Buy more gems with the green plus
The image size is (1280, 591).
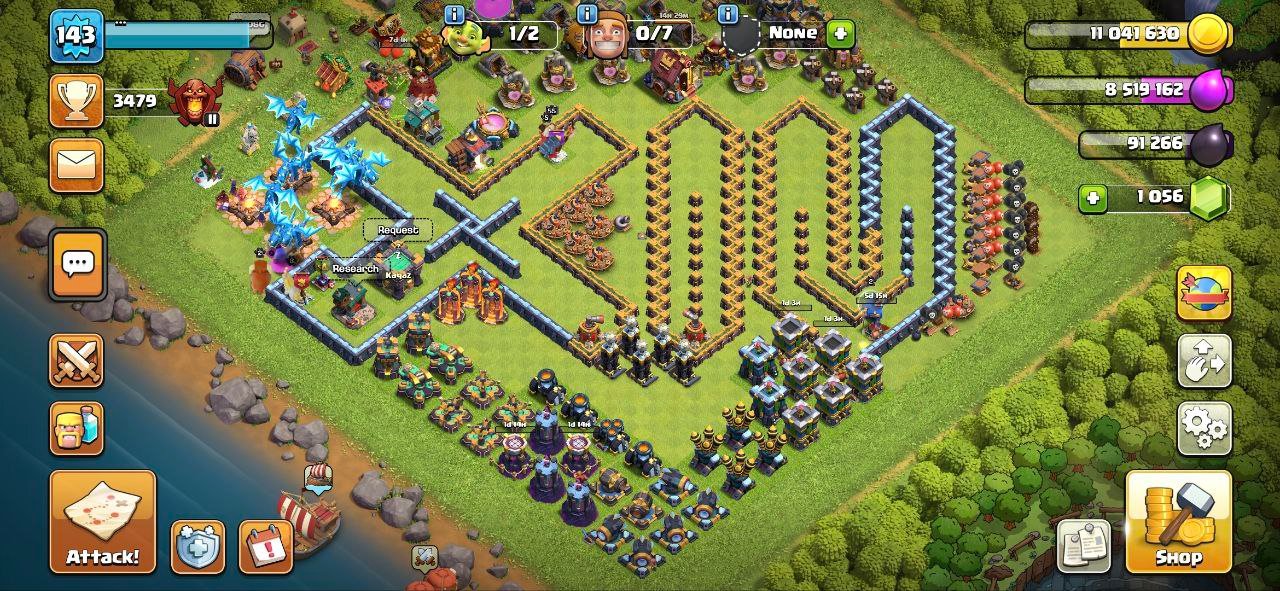coord(1093,197)
